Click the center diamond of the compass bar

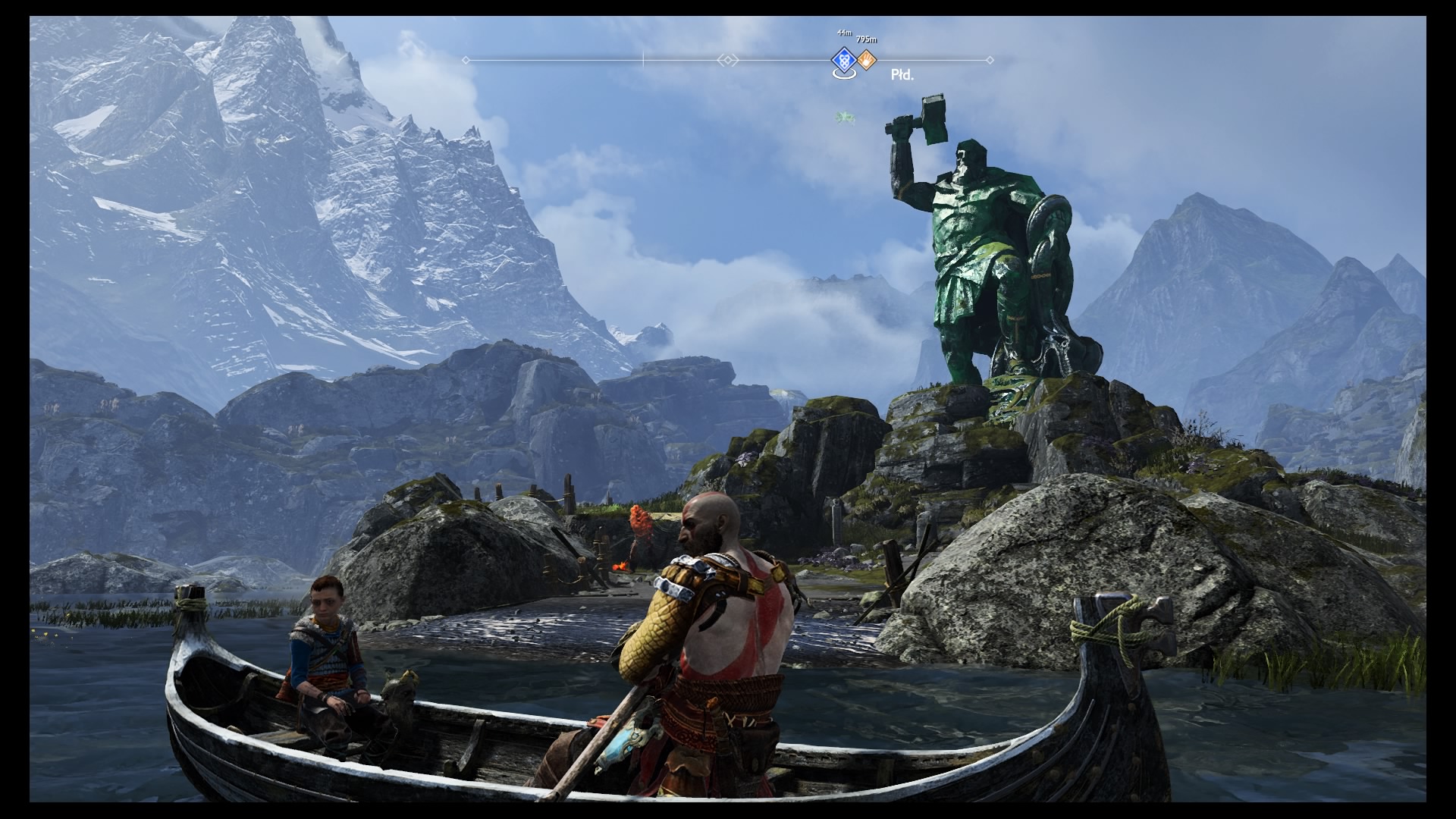click(x=727, y=60)
